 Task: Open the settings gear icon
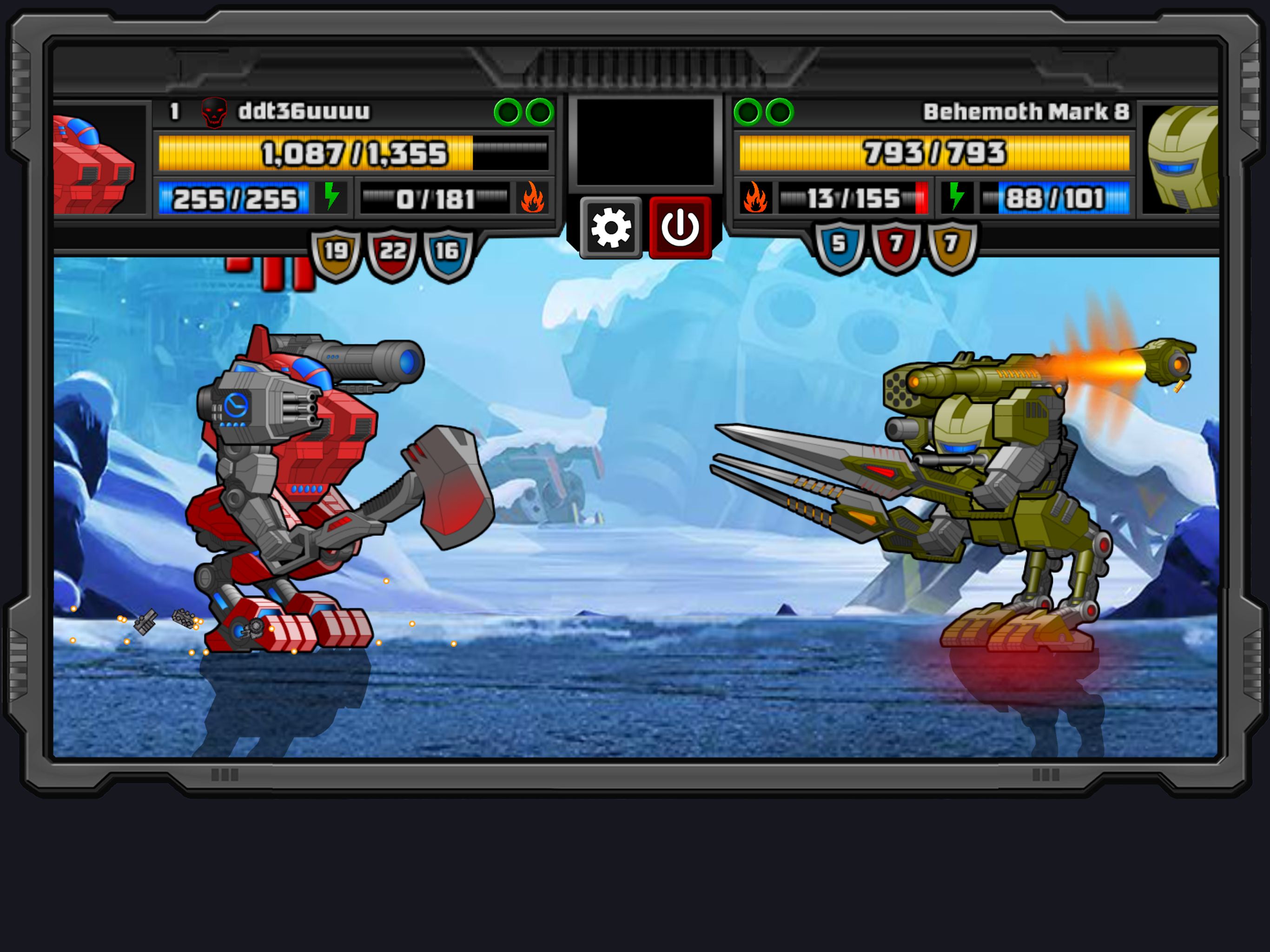610,227
